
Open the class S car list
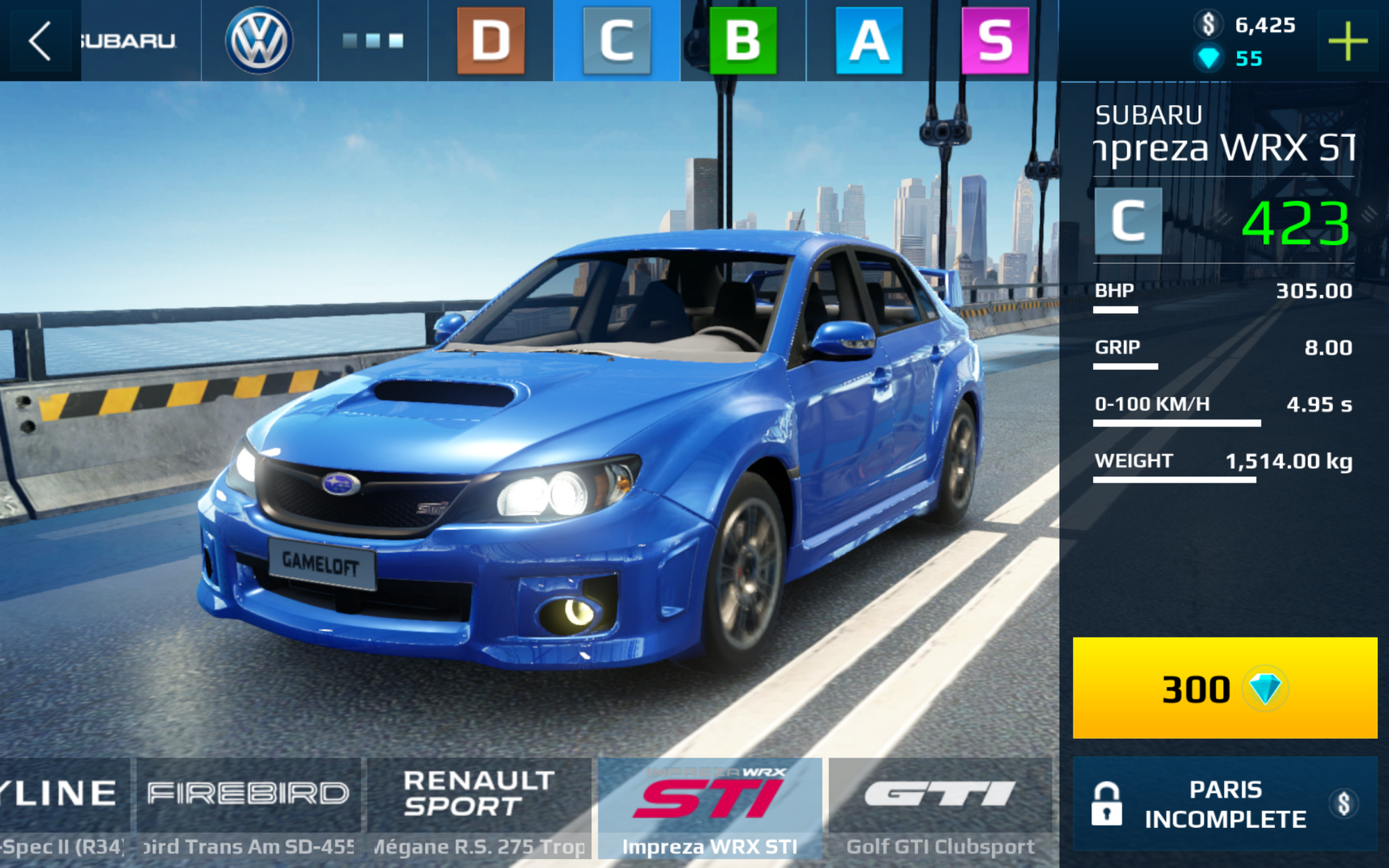(995, 40)
